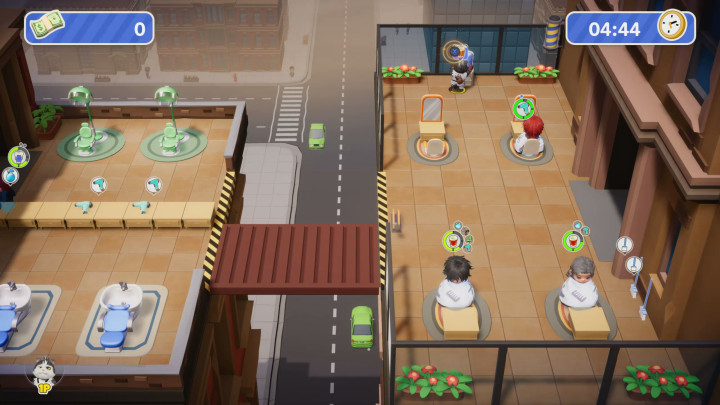720x405 pixels.
Task: Click the 1P player portrait badge
Action: (x=43, y=374)
